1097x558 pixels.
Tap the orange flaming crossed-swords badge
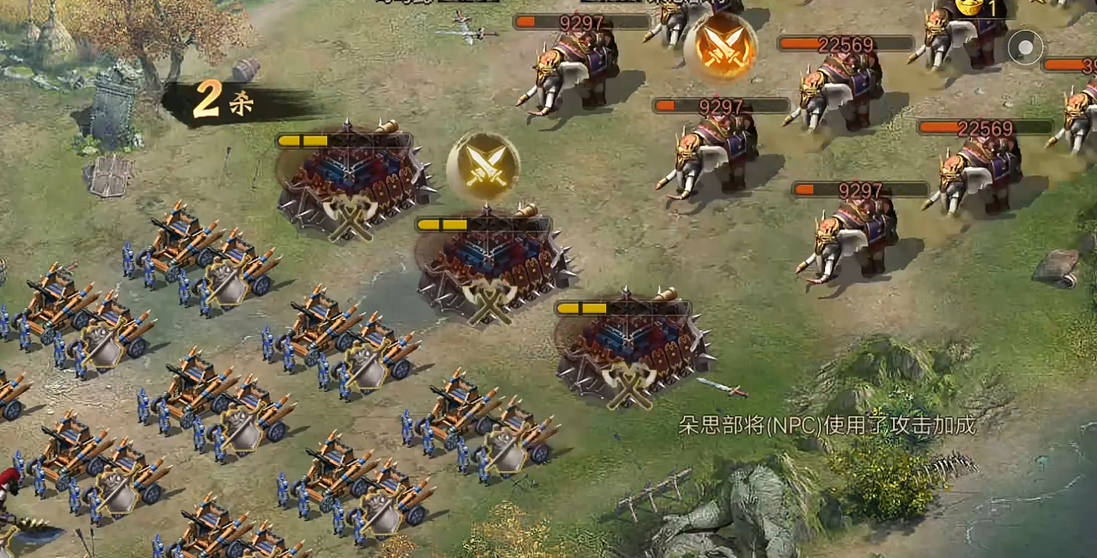(x=721, y=46)
